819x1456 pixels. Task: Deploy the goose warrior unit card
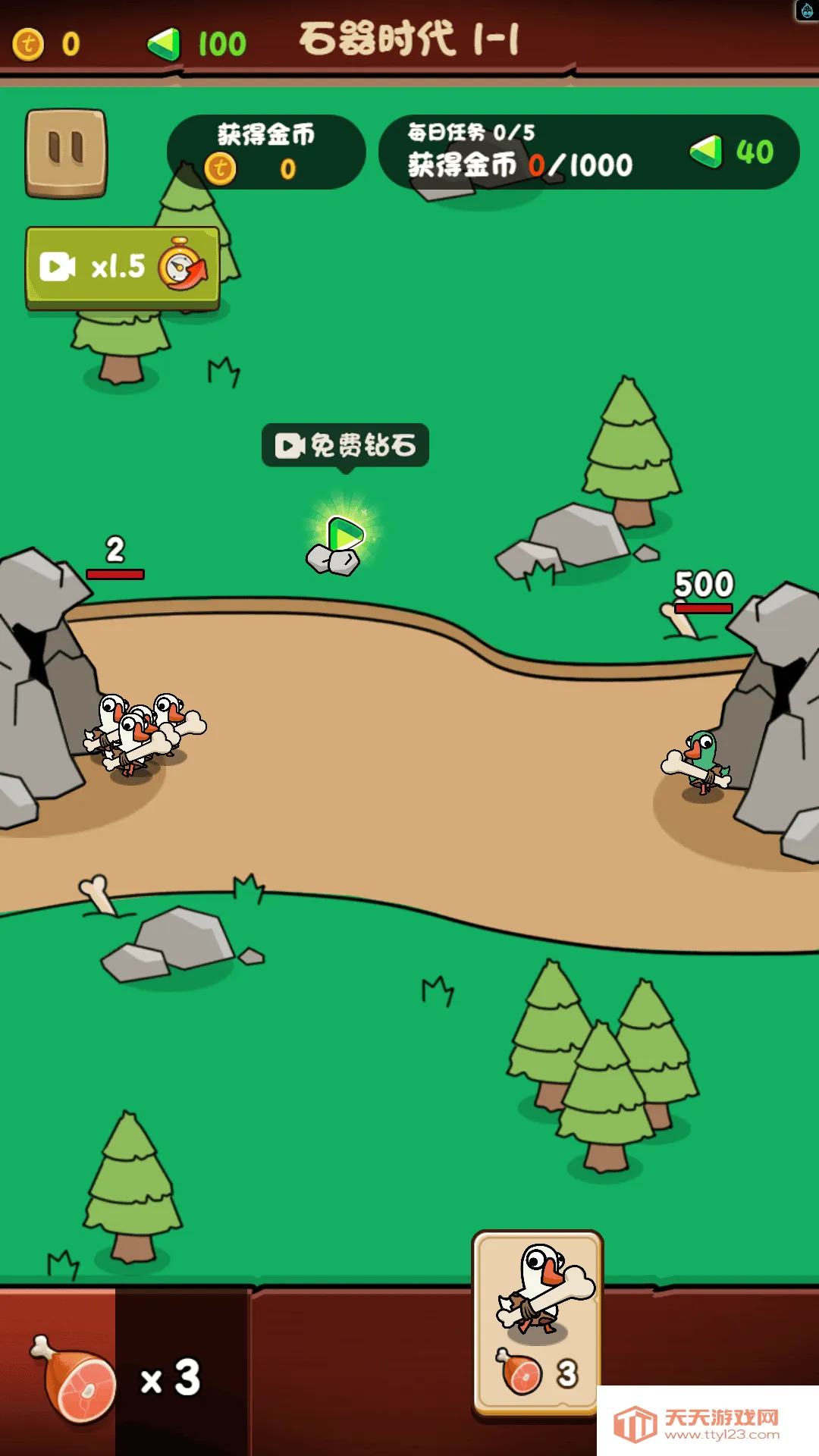click(x=538, y=1322)
